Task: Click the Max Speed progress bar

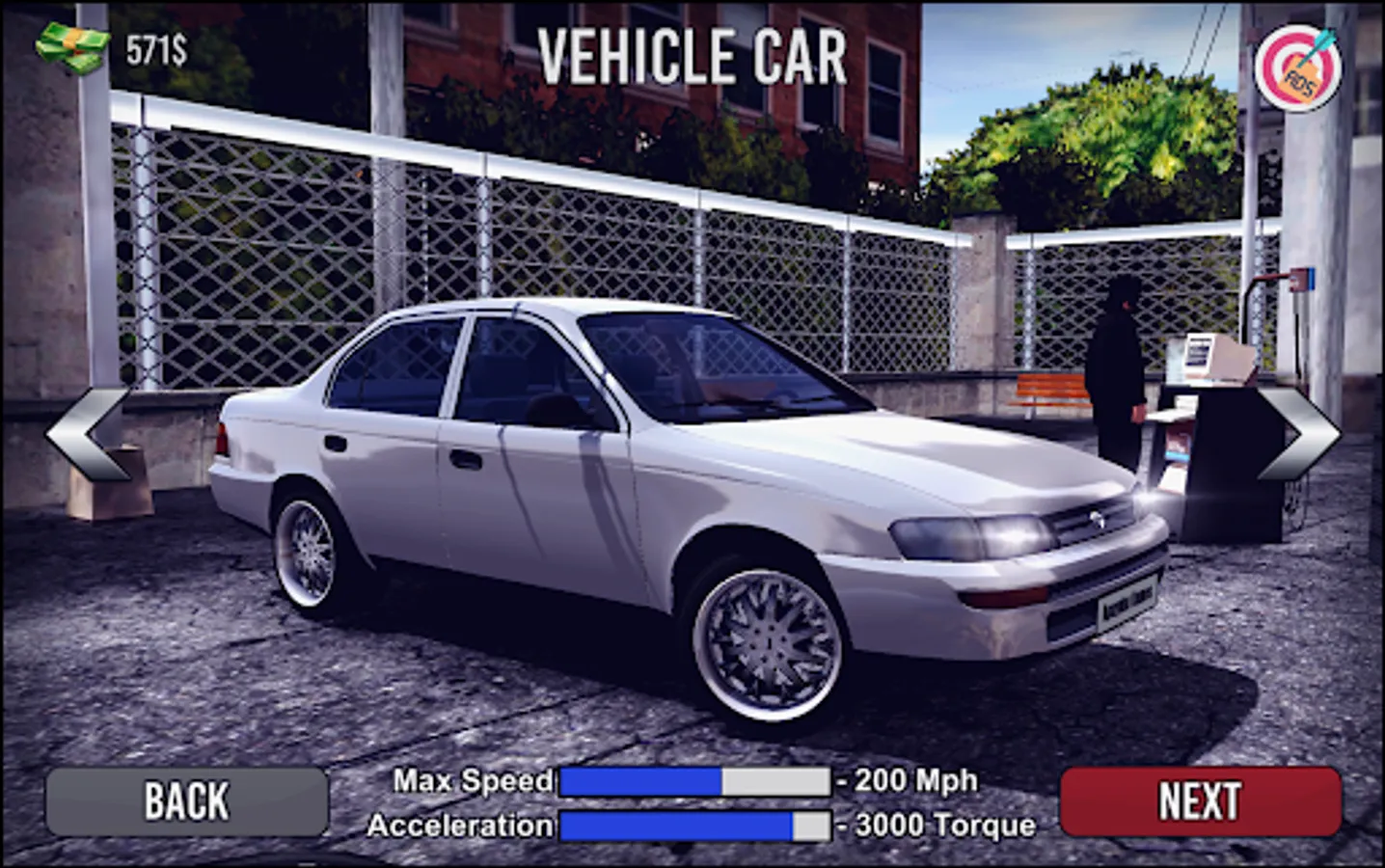Action: coord(697,781)
